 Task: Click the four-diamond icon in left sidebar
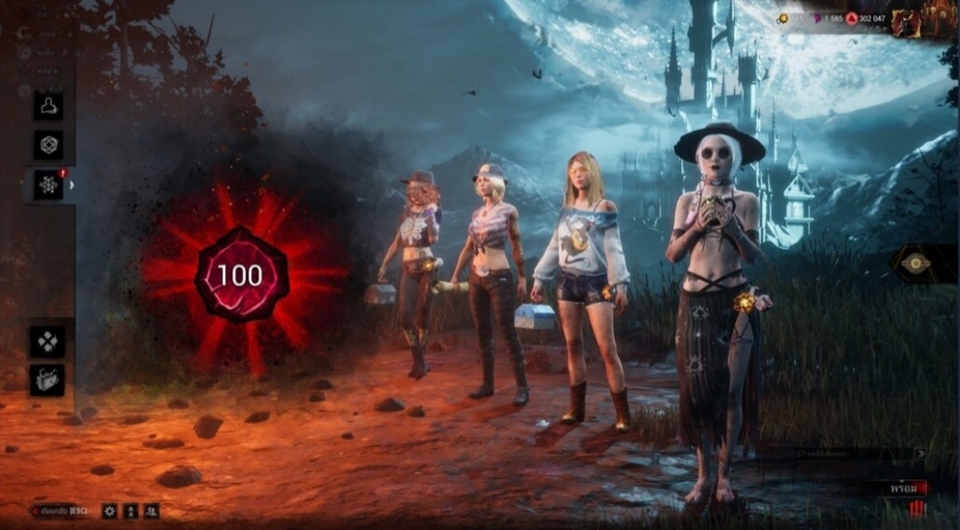click(47, 340)
